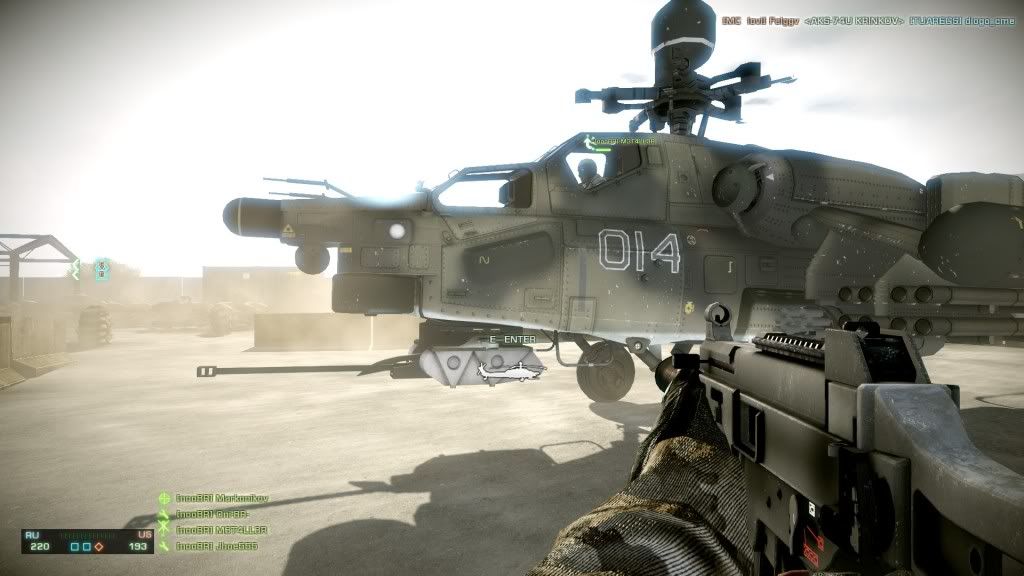This screenshot has width=1024, height=576.
Task: Select the cyan objective marker icon
Action: (101, 268)
